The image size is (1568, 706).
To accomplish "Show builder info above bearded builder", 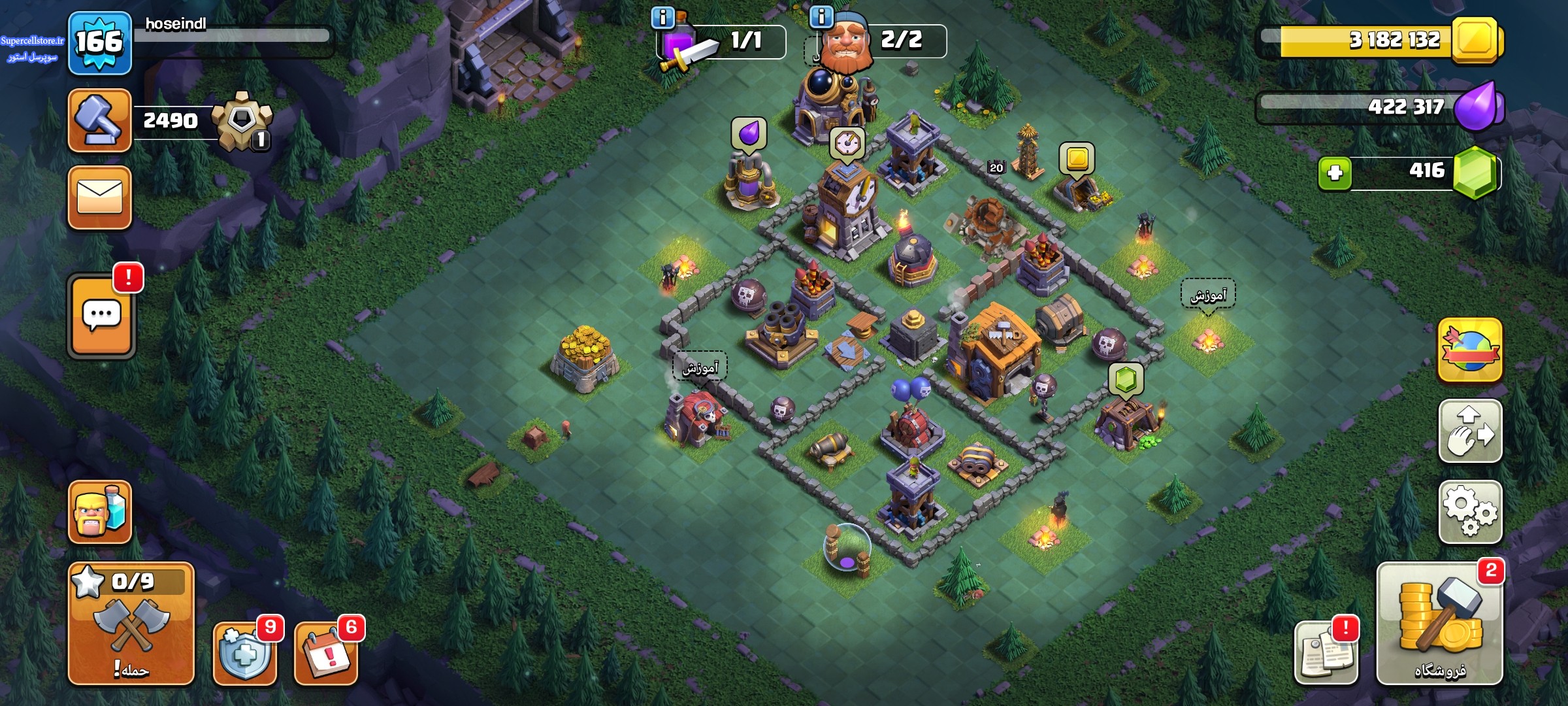I will 821,17.
